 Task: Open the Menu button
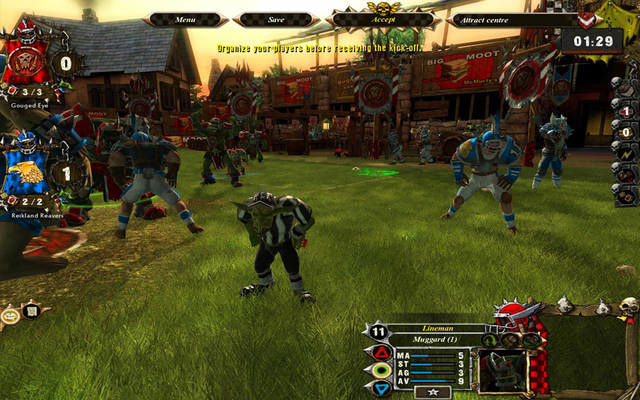(185, 19)
